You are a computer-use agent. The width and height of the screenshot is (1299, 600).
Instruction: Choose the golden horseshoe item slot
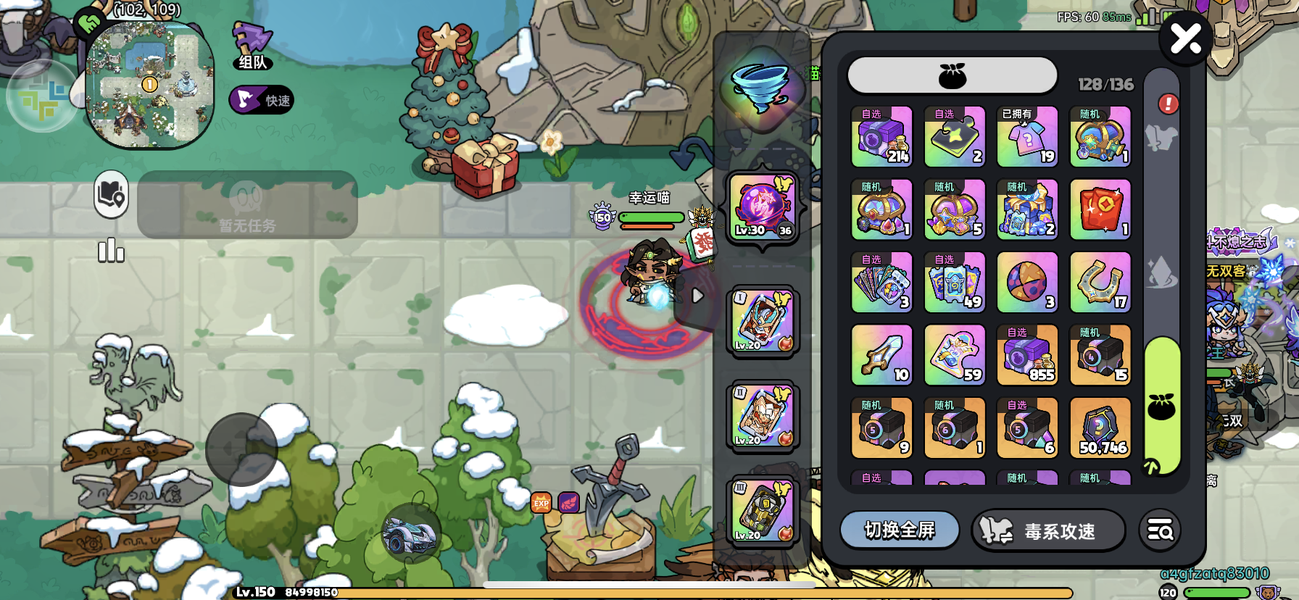click(1100, 282)
